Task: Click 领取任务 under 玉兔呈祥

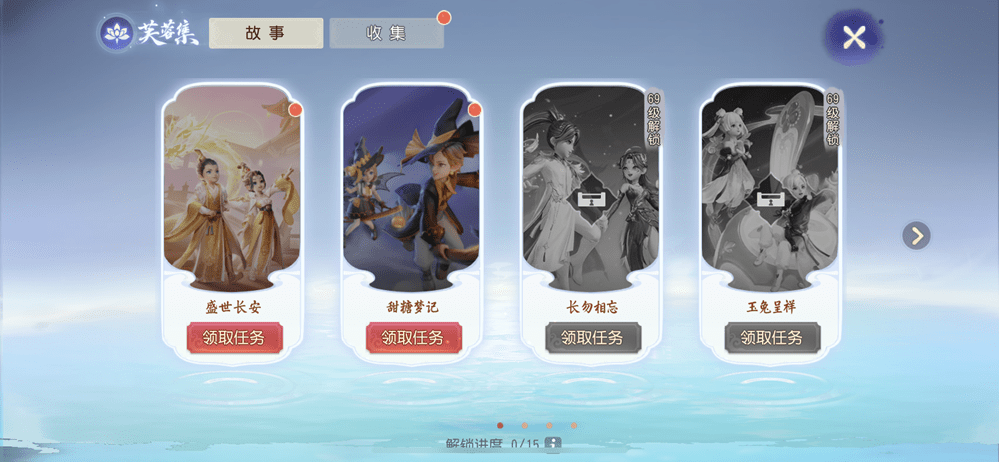Action: (771, 338)
